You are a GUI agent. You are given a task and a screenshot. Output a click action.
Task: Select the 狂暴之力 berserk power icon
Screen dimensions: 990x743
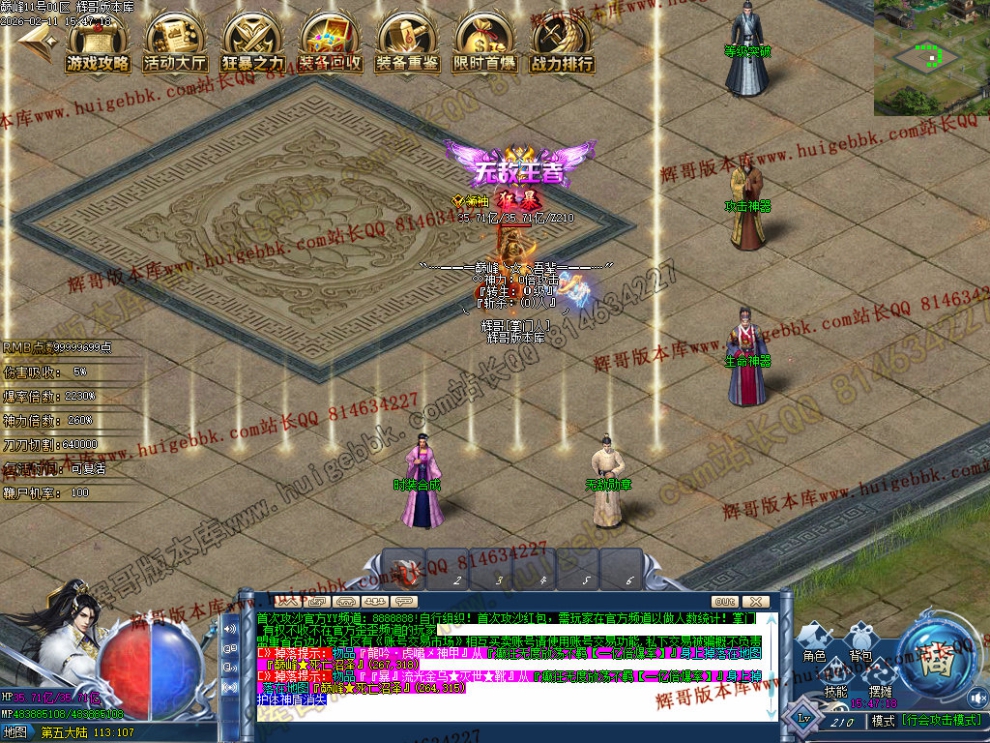tap(252, 45)
